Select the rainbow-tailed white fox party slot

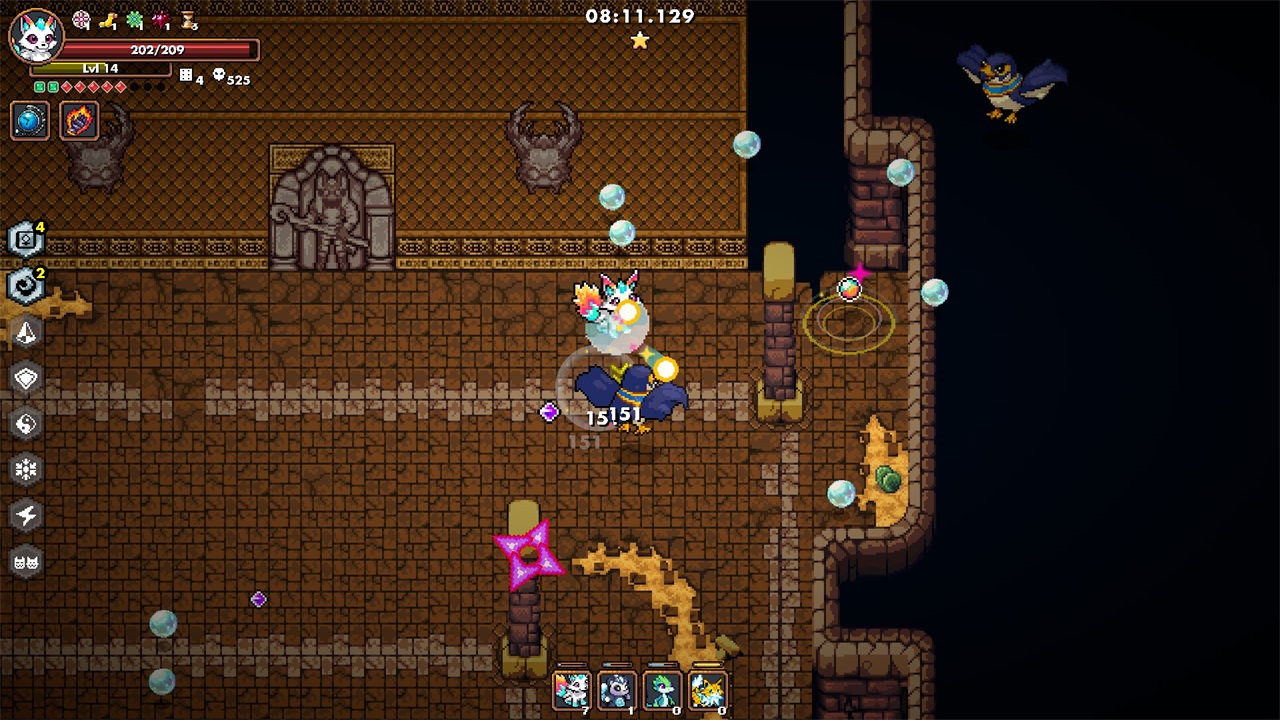(x=571, y=689)
